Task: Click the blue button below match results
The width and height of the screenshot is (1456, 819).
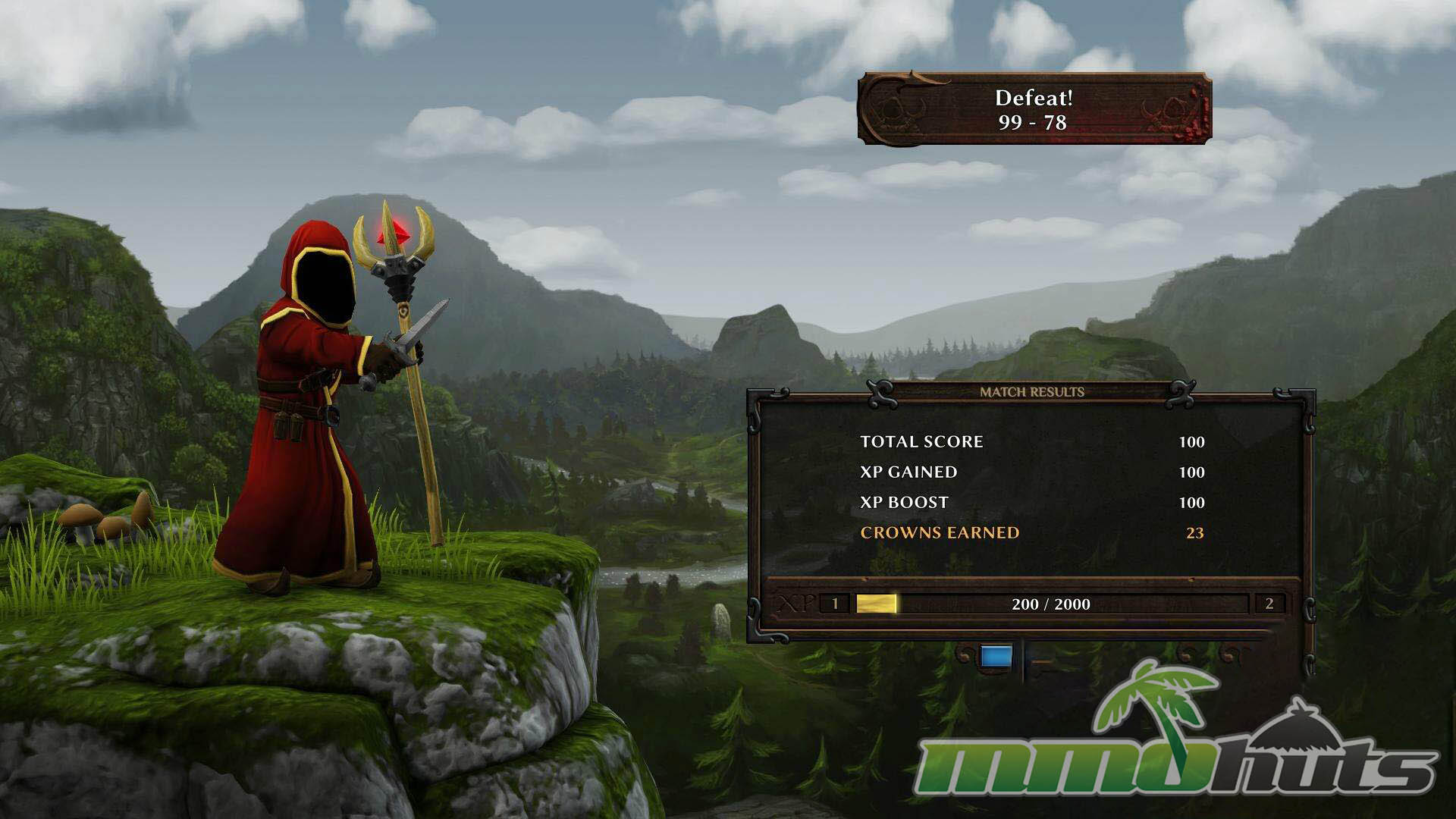Action: click(996, 657)
